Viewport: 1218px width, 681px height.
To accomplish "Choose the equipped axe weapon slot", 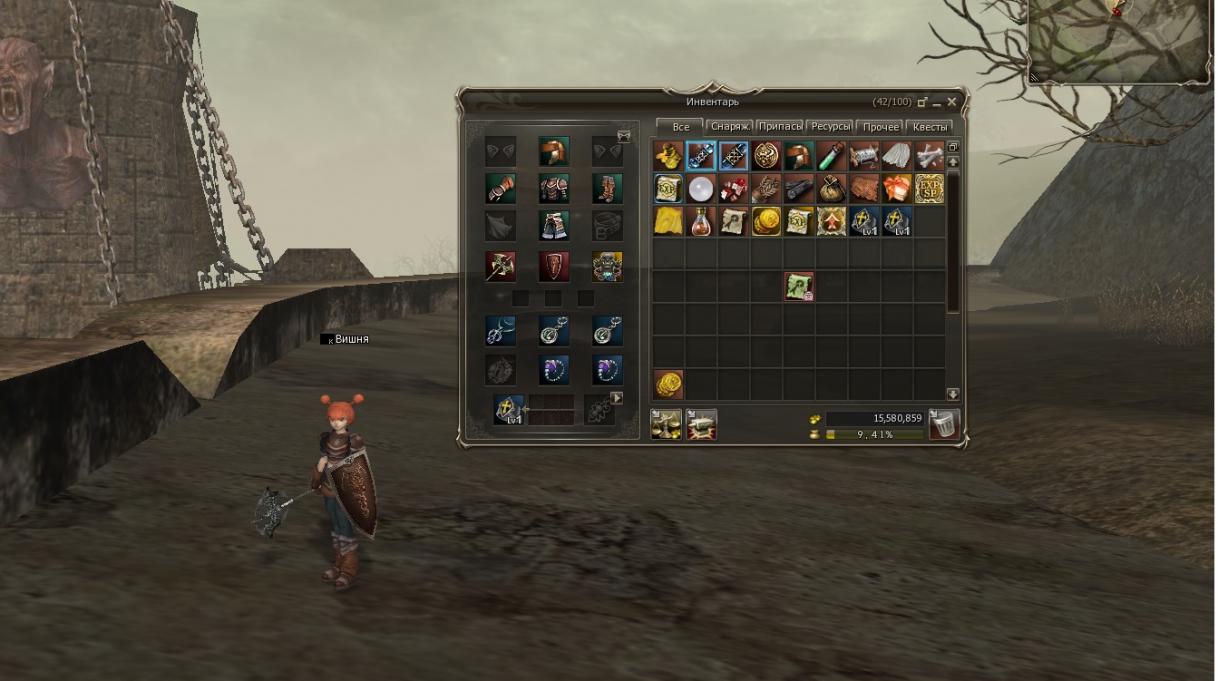I will point(500,266).
